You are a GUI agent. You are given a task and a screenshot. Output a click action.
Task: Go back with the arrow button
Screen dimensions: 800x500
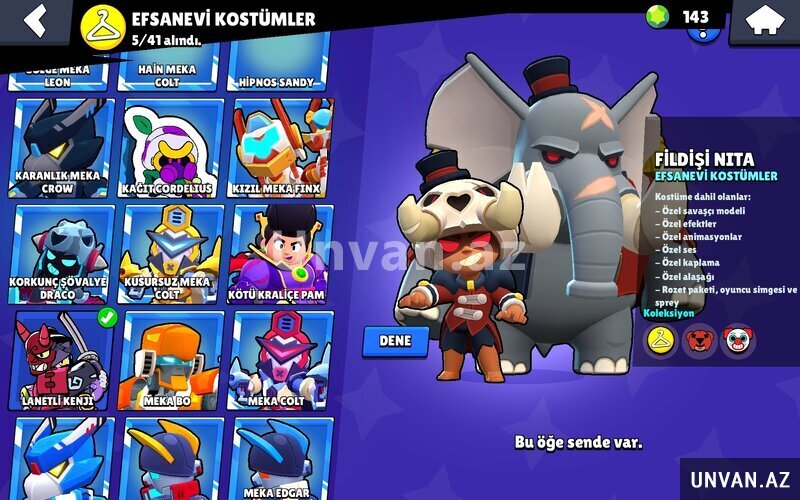36,20
